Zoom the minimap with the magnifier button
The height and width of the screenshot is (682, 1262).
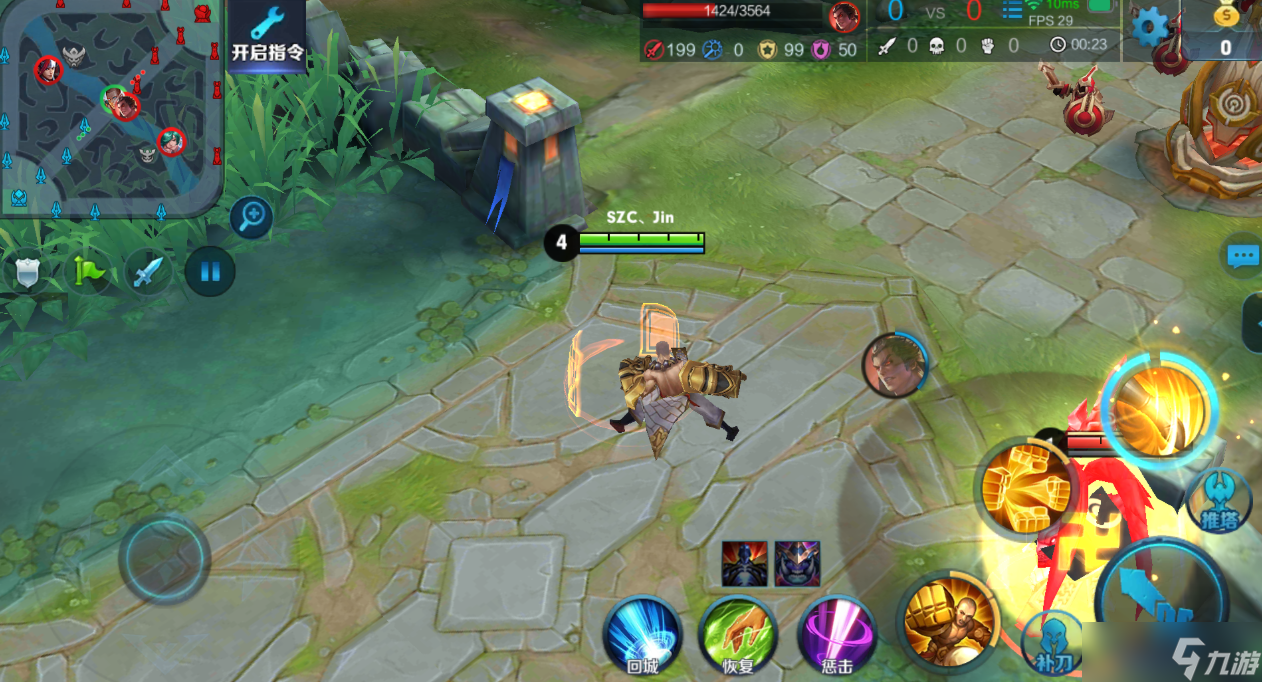pyautogui.click(x=251, y=216)
